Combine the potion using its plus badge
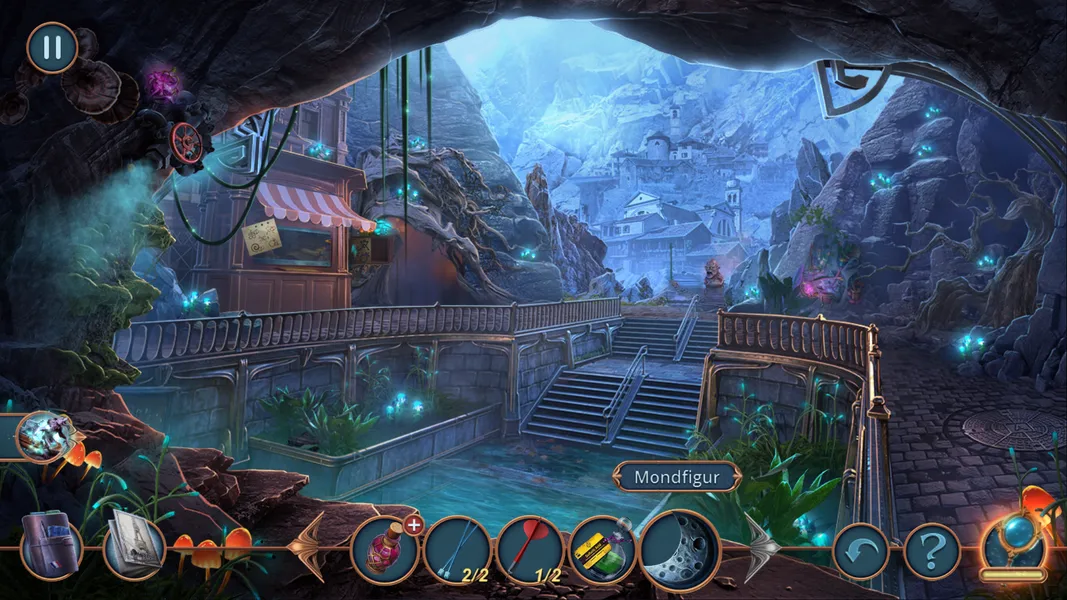The height and width of the screenshot is (600, 1067). (x=414, y=522)
